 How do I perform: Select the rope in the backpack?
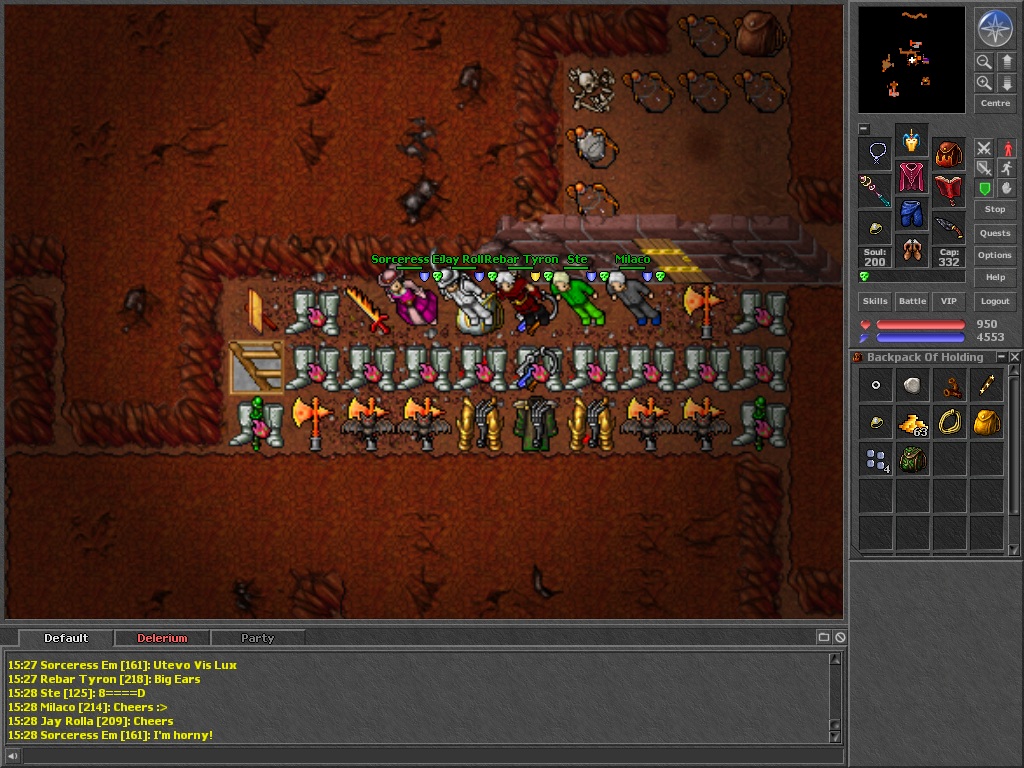[949, 422]
